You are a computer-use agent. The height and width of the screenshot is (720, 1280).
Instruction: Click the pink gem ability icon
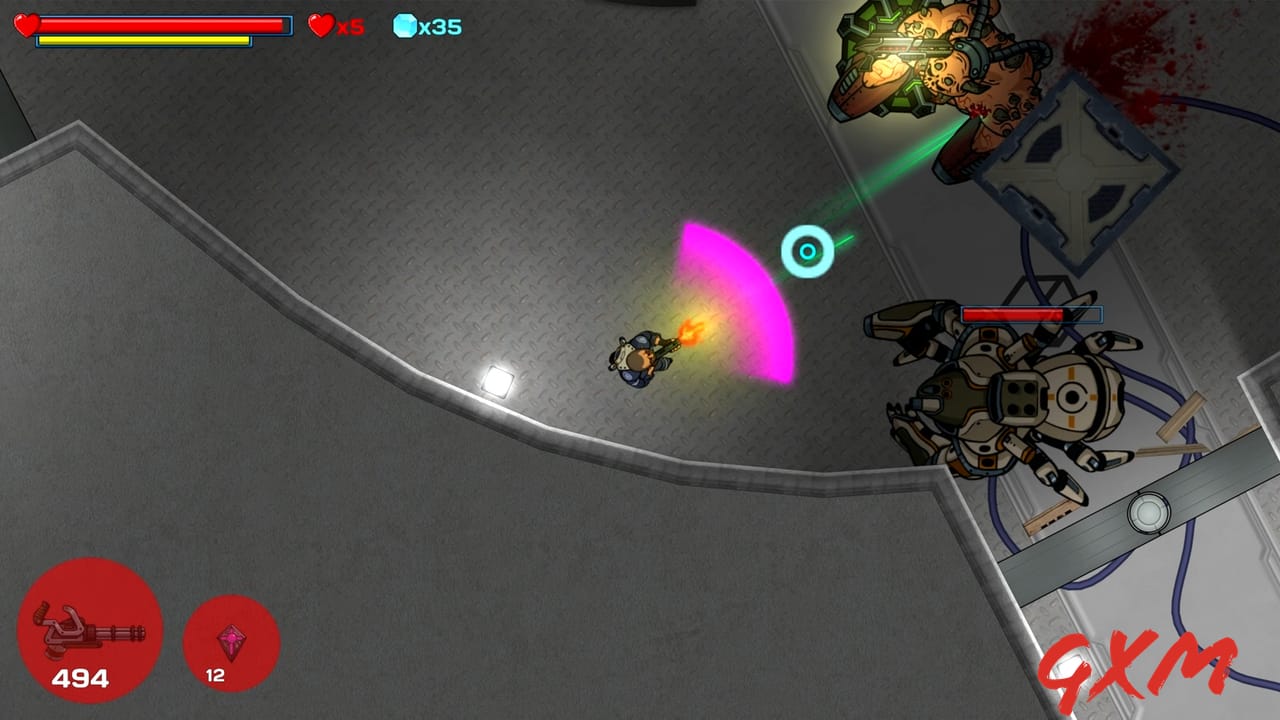231,643
